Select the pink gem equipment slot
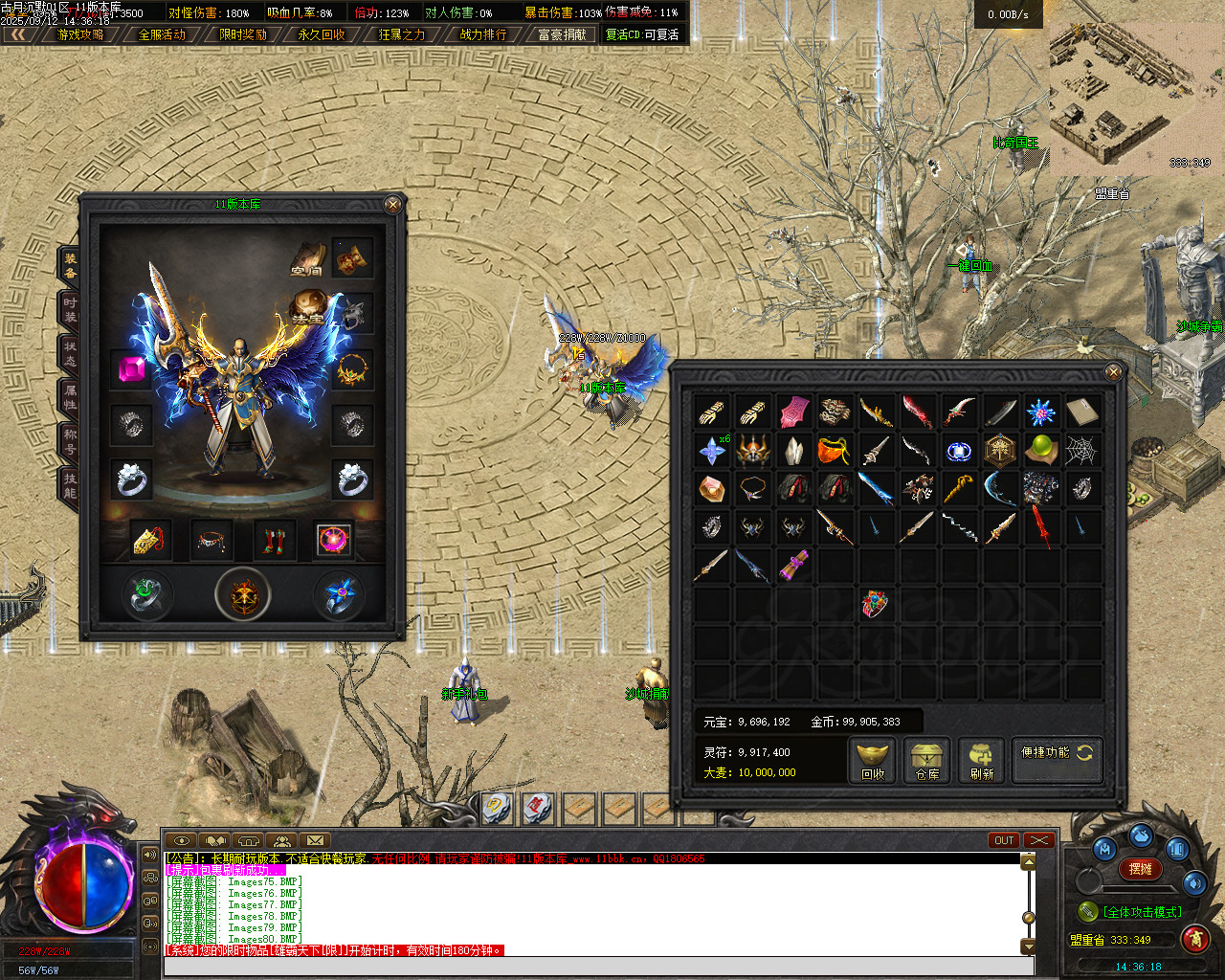 coord(131,369)
